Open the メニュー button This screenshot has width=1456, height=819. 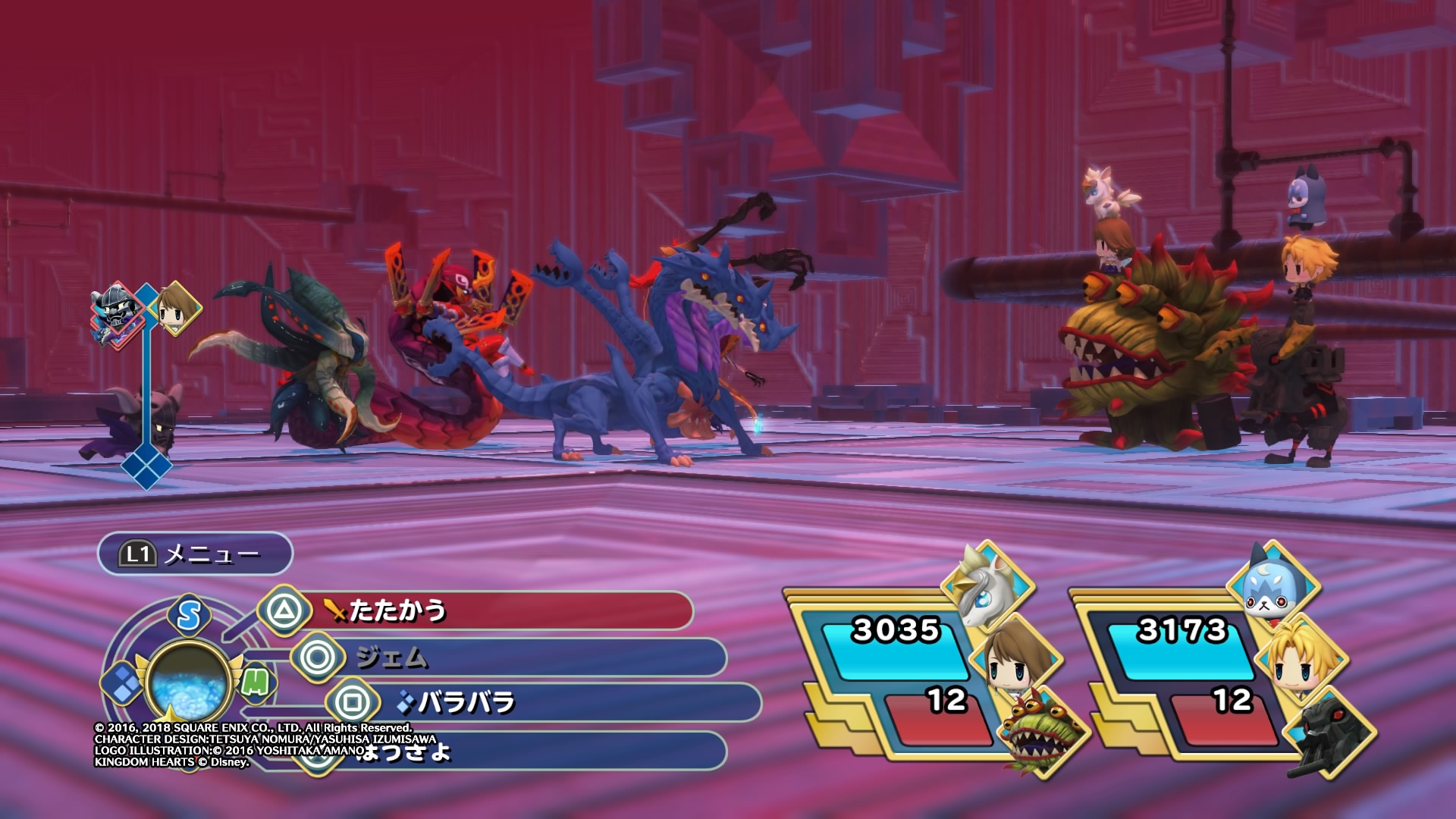click(x=195, y=554)
